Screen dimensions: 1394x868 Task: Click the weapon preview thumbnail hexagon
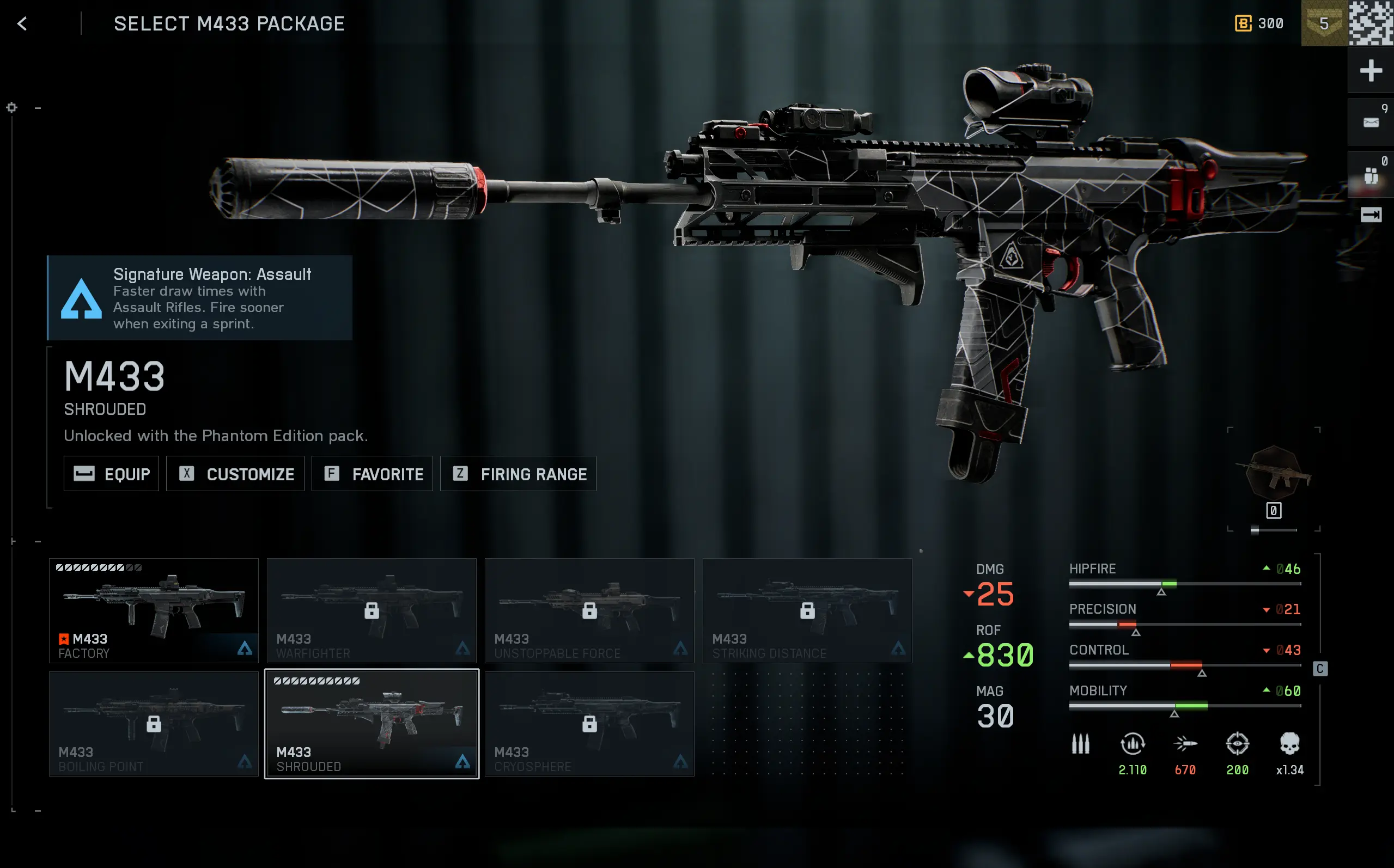coord(1274,474)
